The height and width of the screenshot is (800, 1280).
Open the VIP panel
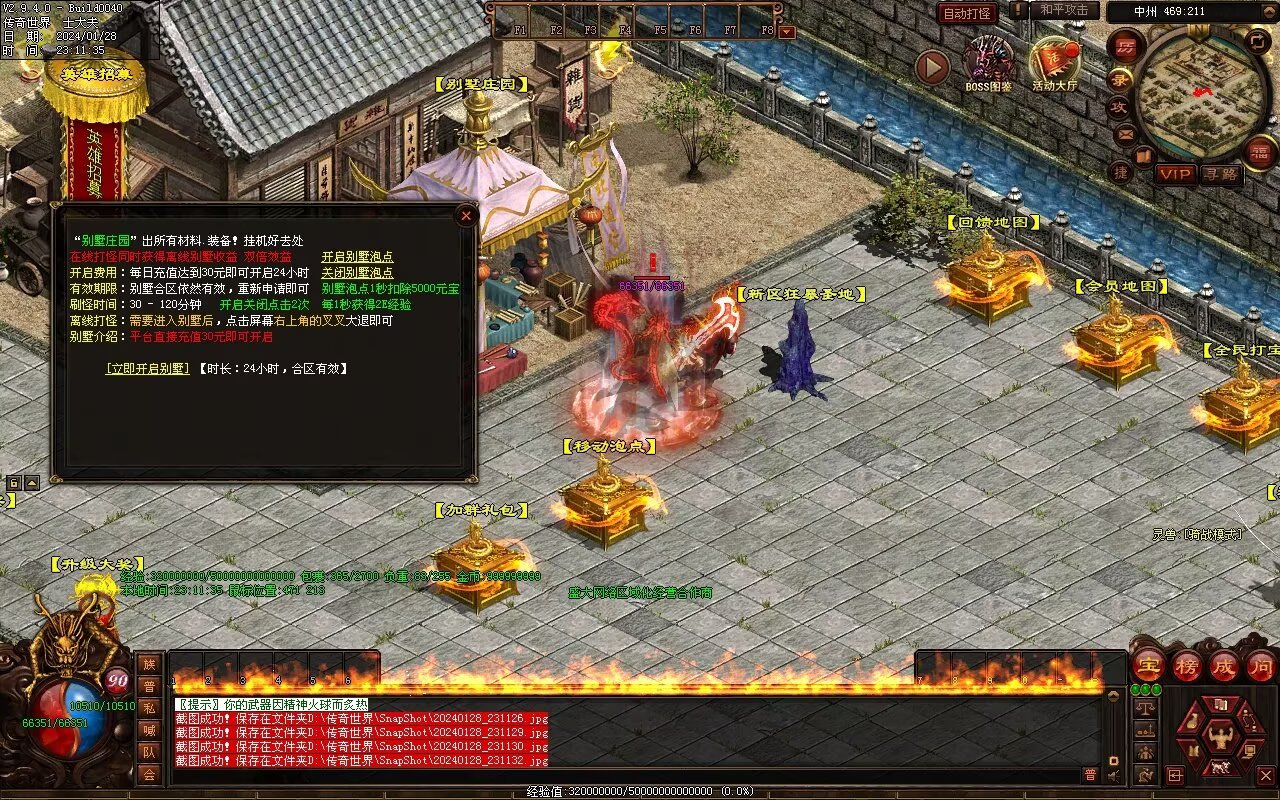pyautogui.click(x=1176, y=174)
